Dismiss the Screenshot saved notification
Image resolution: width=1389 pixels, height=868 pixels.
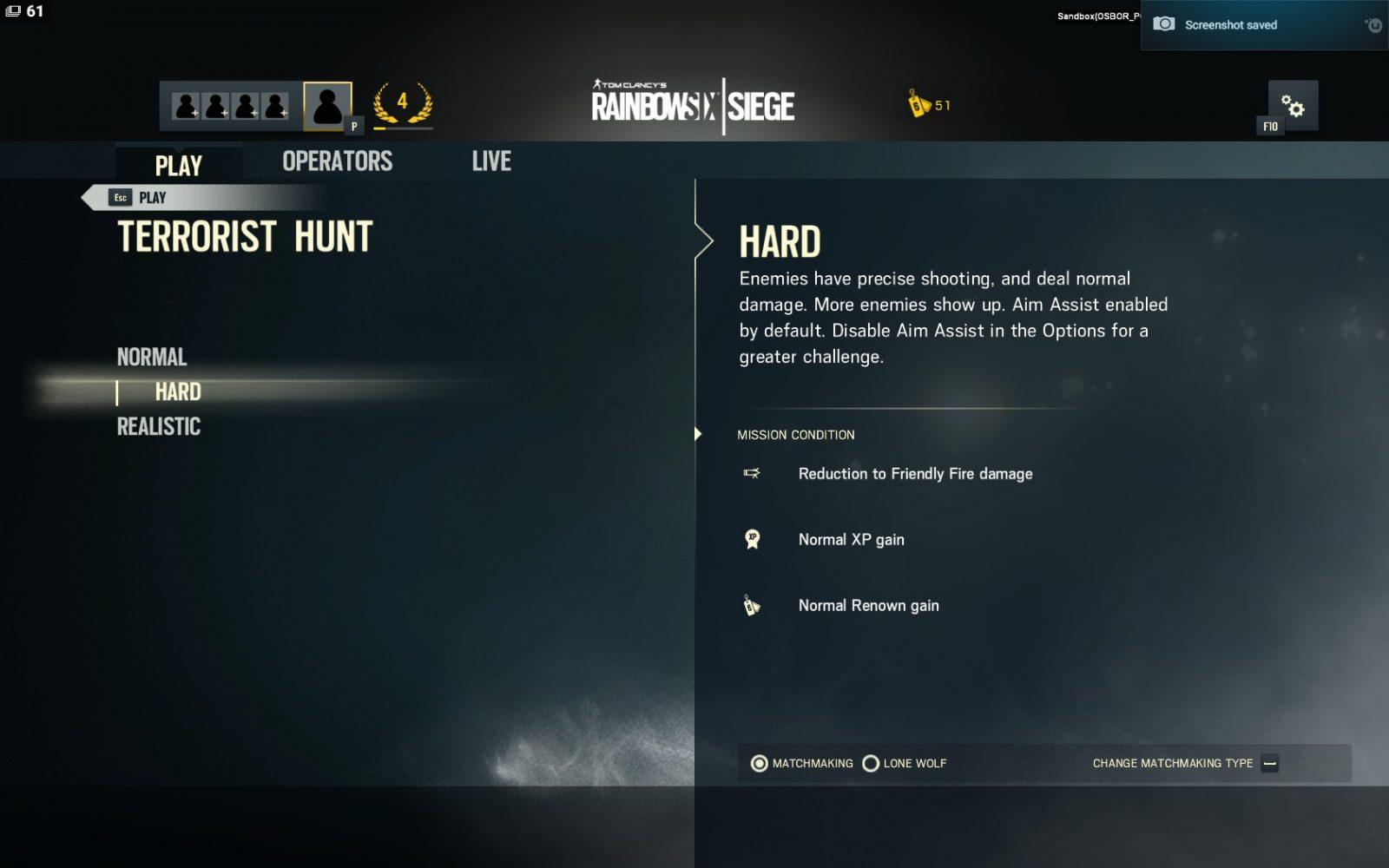(1374, 25)
